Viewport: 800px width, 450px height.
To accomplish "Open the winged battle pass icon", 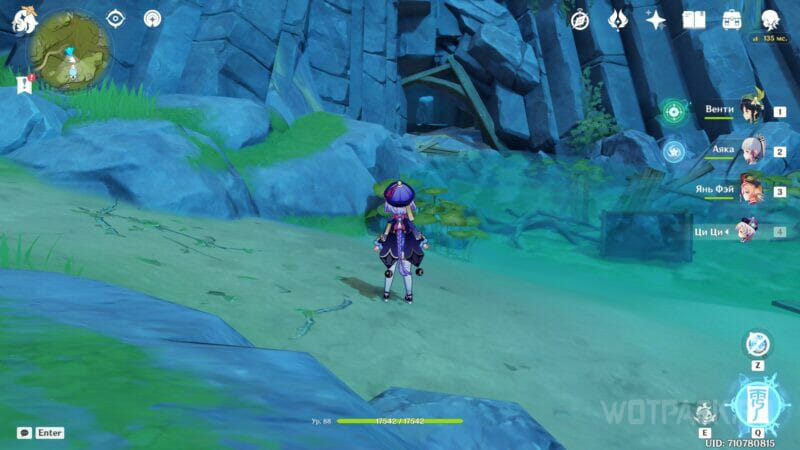I will click(618, 20).
